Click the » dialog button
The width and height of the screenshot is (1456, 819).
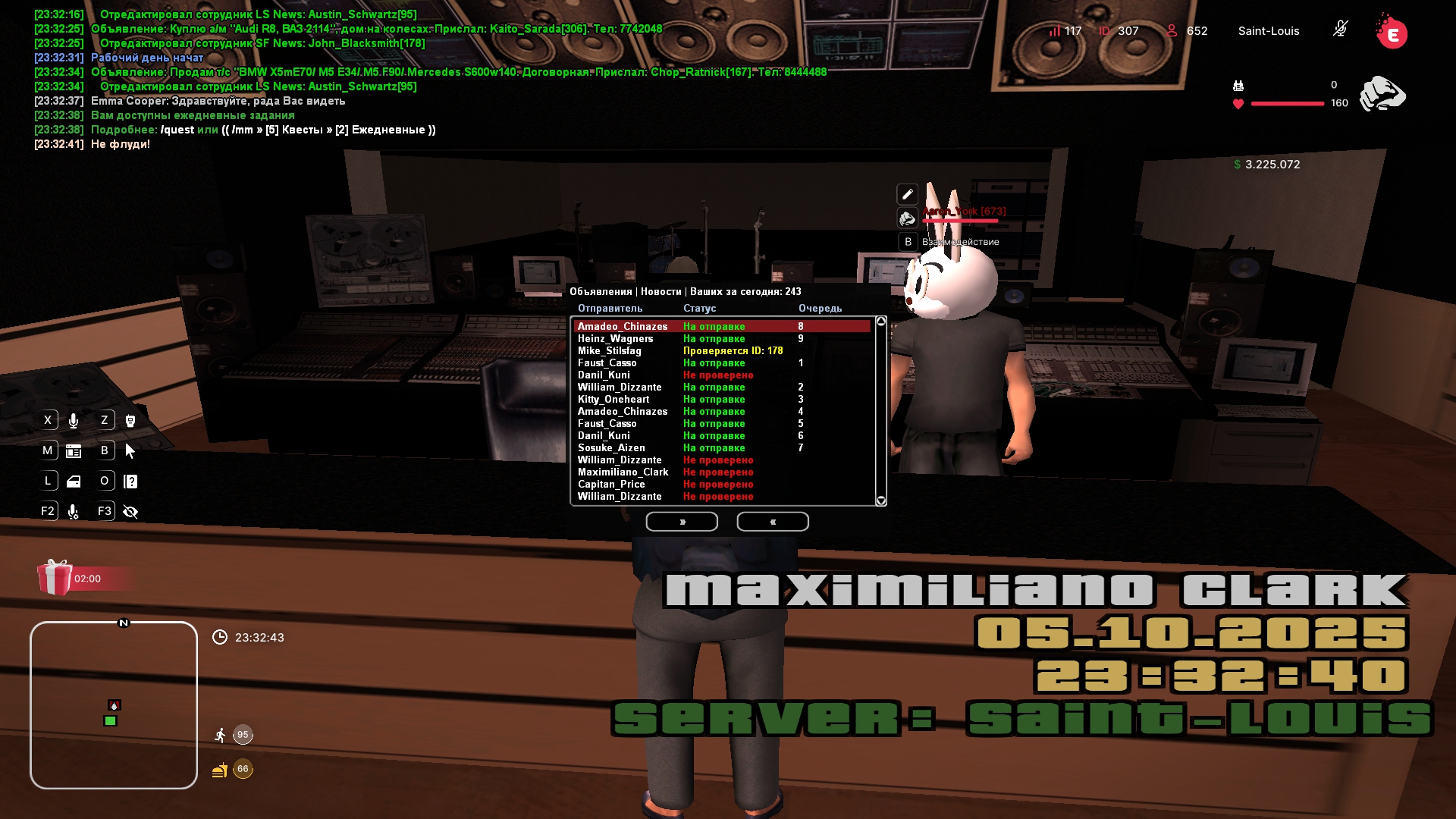(682, 522)
